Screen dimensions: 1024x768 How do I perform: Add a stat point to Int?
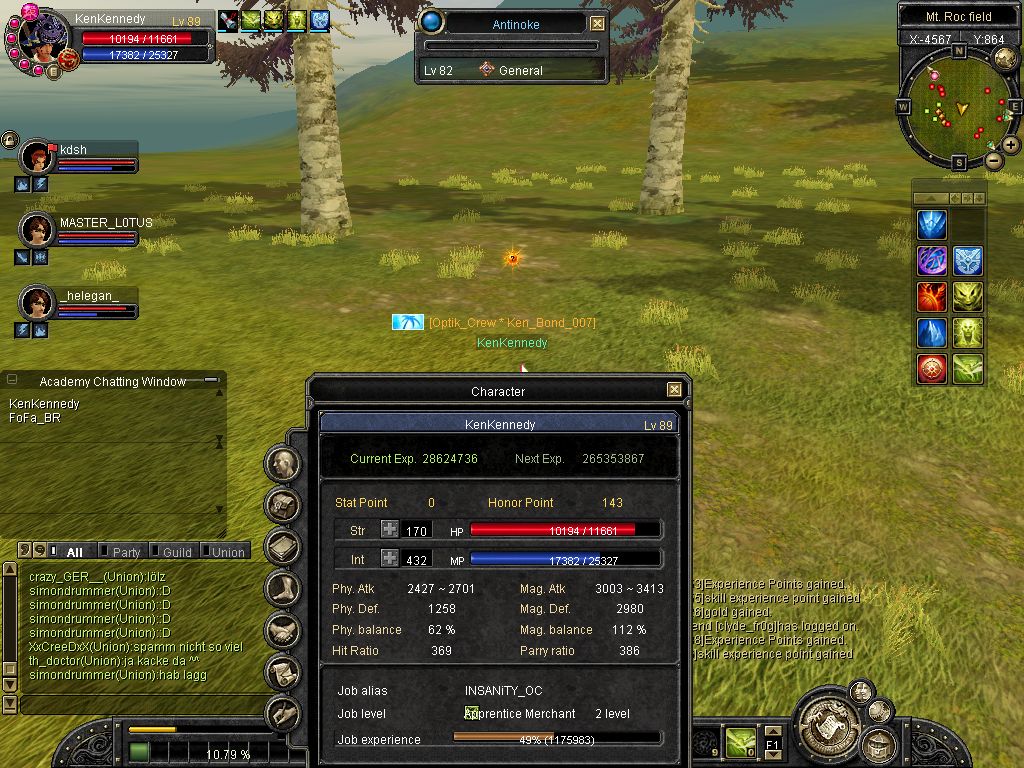(x=389, y=560)
